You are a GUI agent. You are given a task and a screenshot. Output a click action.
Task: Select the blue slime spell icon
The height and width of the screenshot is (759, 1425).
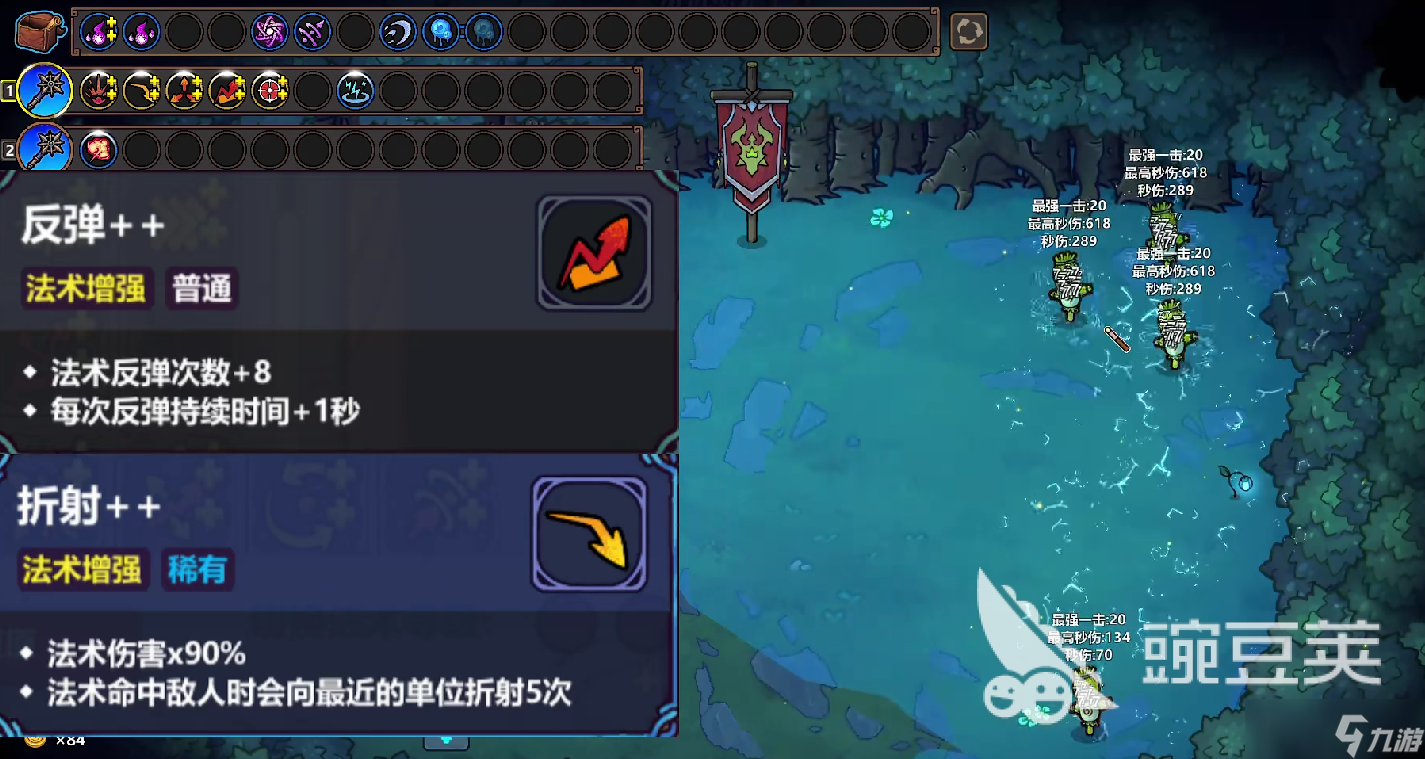(x=442, y=31)
